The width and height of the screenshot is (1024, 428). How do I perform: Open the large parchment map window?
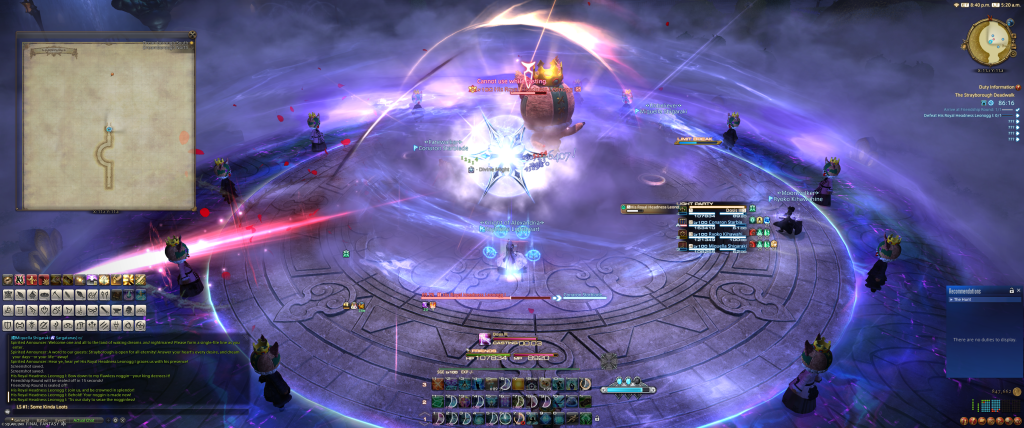(x=105, y=125)
